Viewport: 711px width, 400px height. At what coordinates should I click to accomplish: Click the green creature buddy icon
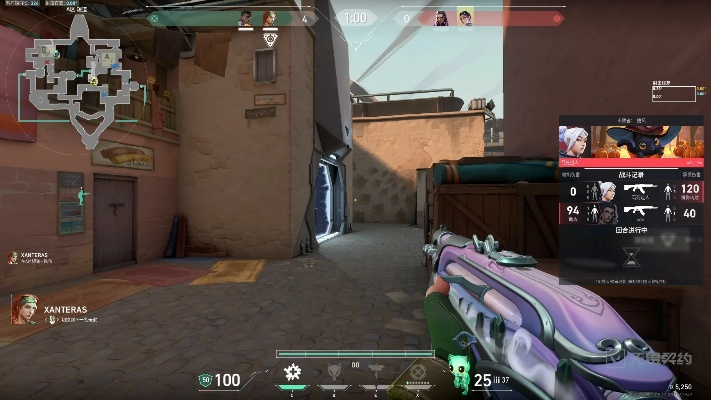point(457,365)
